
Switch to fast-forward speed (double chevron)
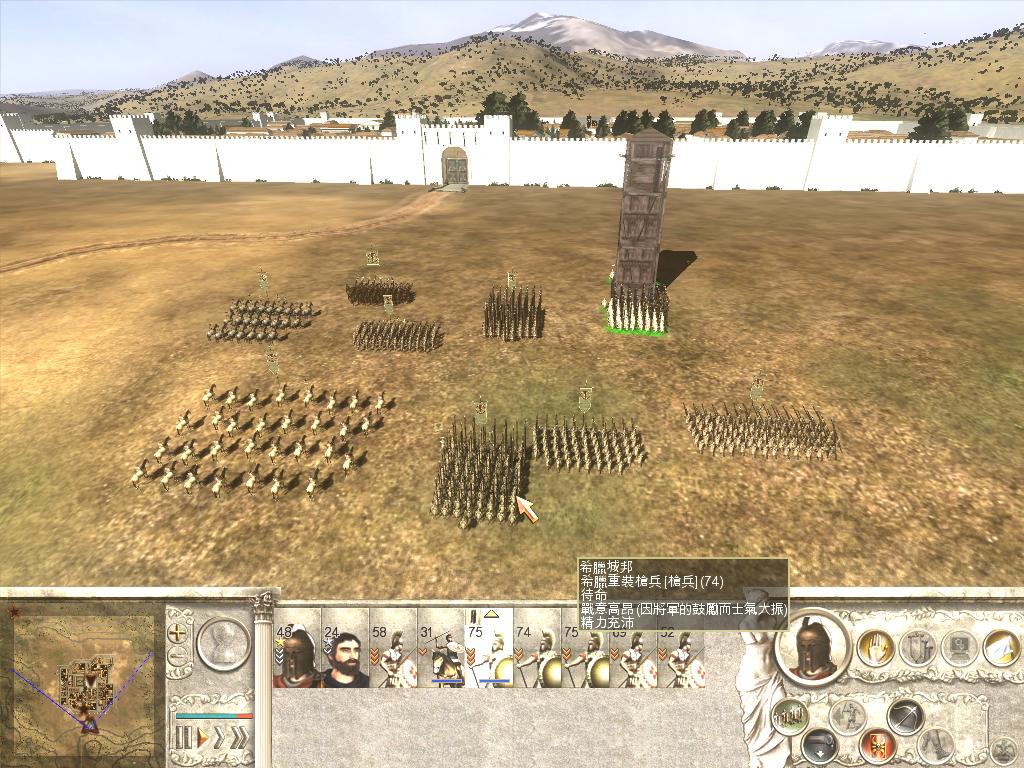(220, 738)
